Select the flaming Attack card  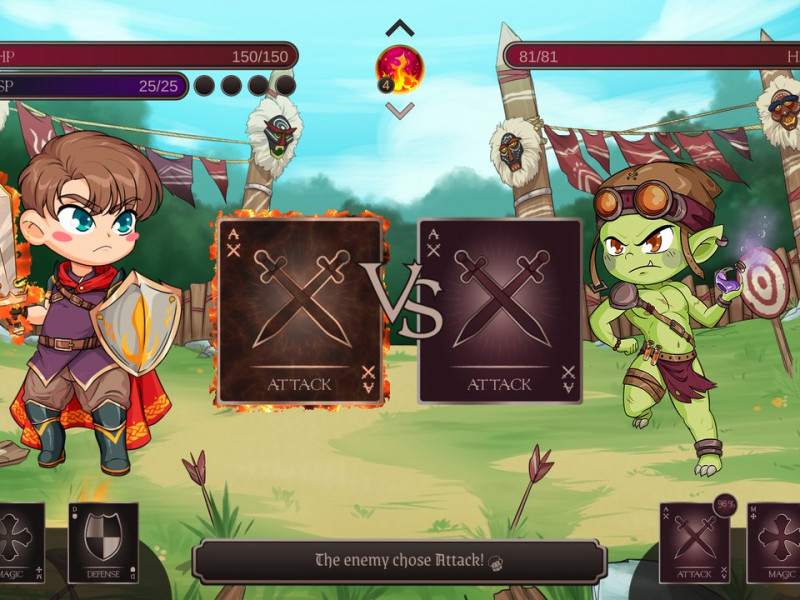tap(300, 311)
